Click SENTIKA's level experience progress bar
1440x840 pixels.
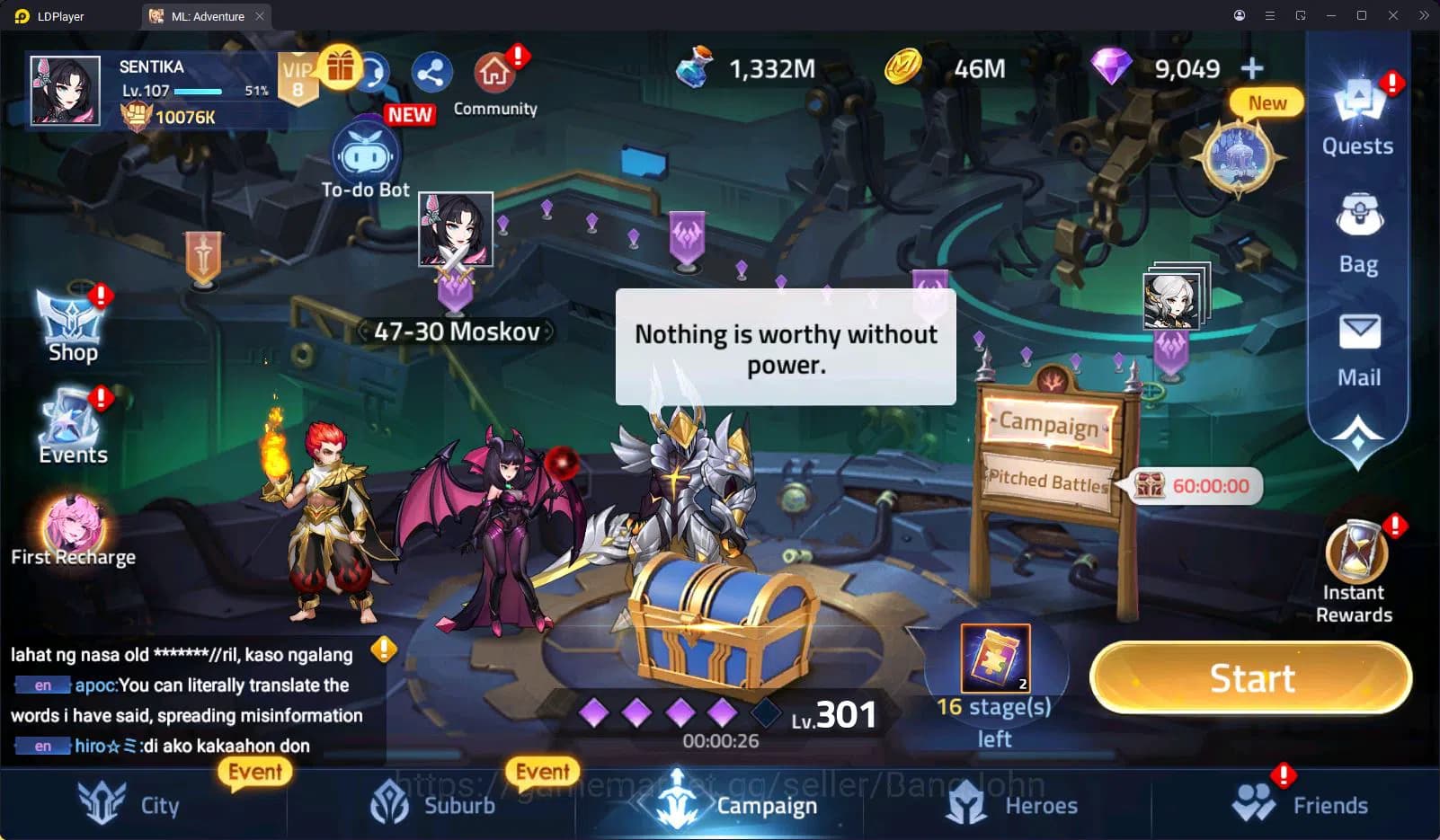pyautogui.click(x=196, y=91)
